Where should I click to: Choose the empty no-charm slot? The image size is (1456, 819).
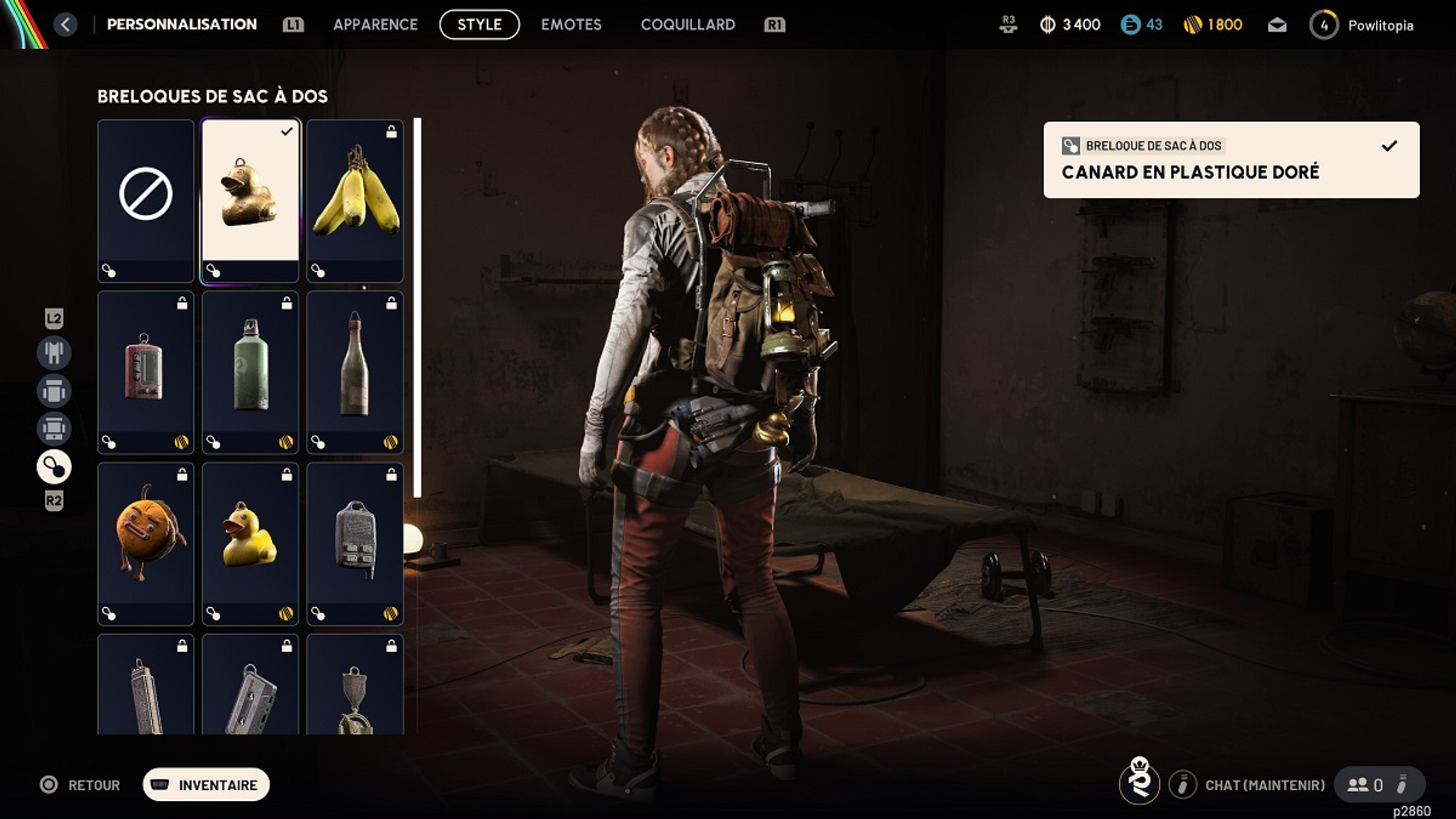(x=146, y=200)
